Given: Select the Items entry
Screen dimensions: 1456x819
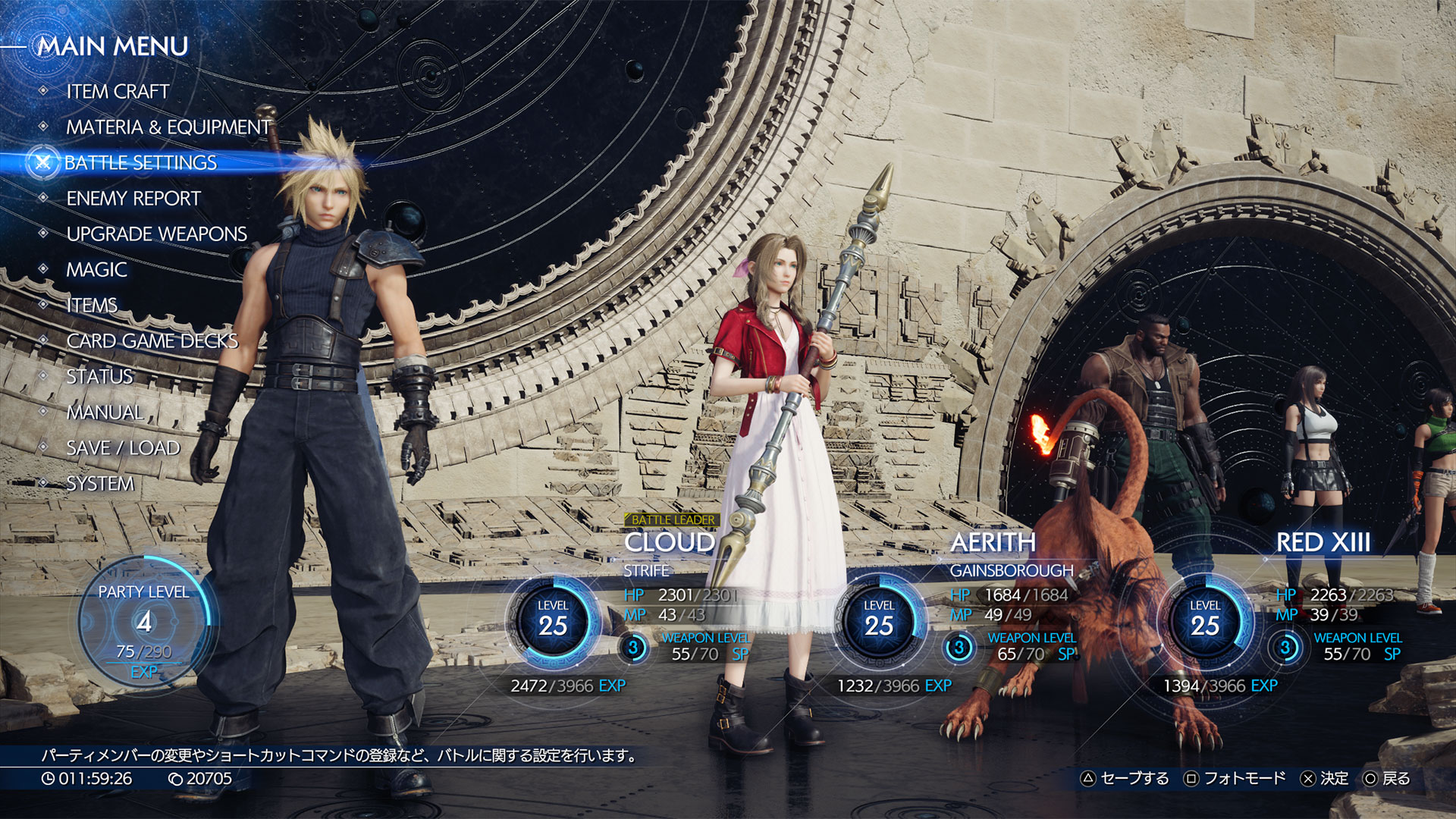Looking at the screenshot, I should click(x=92, y=306).
